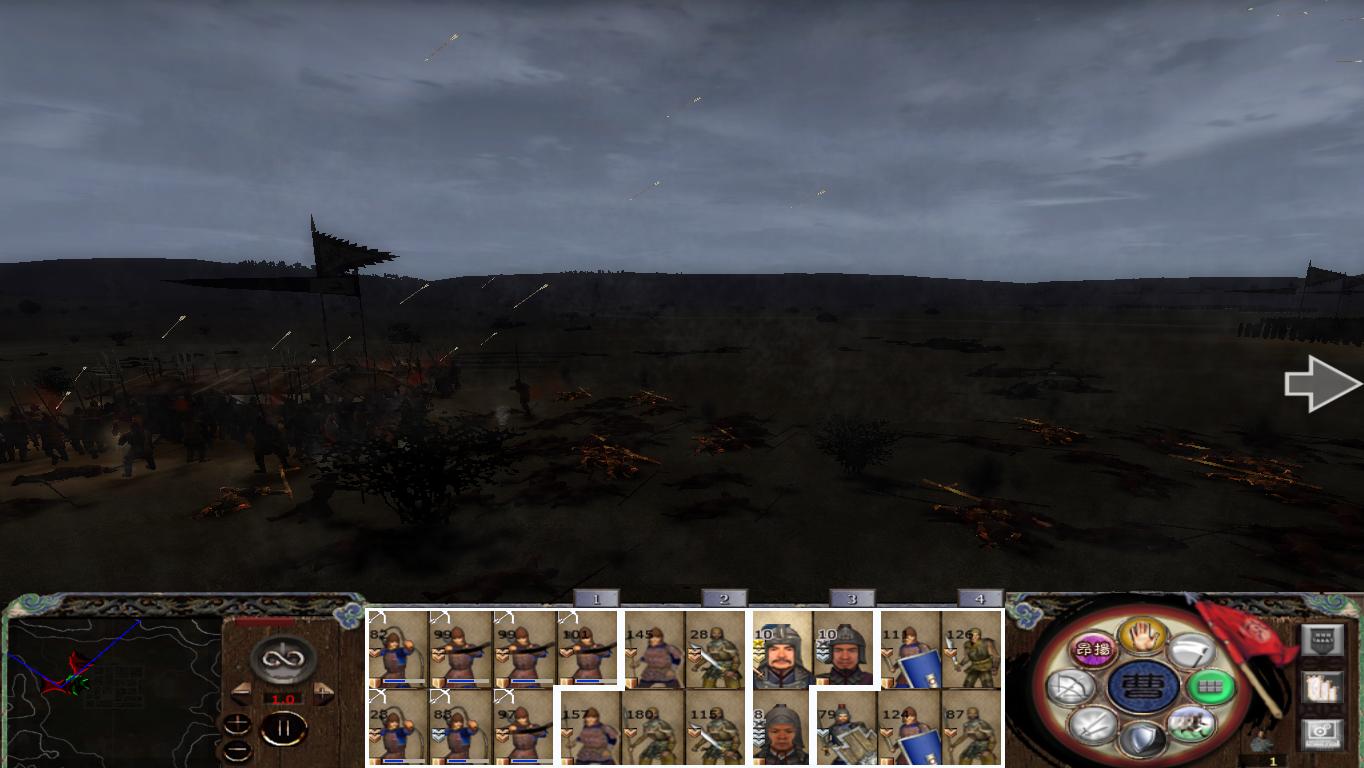Viewport: 1364px width, 768px height.
Task: Zoom out the minimap with minus button
Action: [237, 750]
